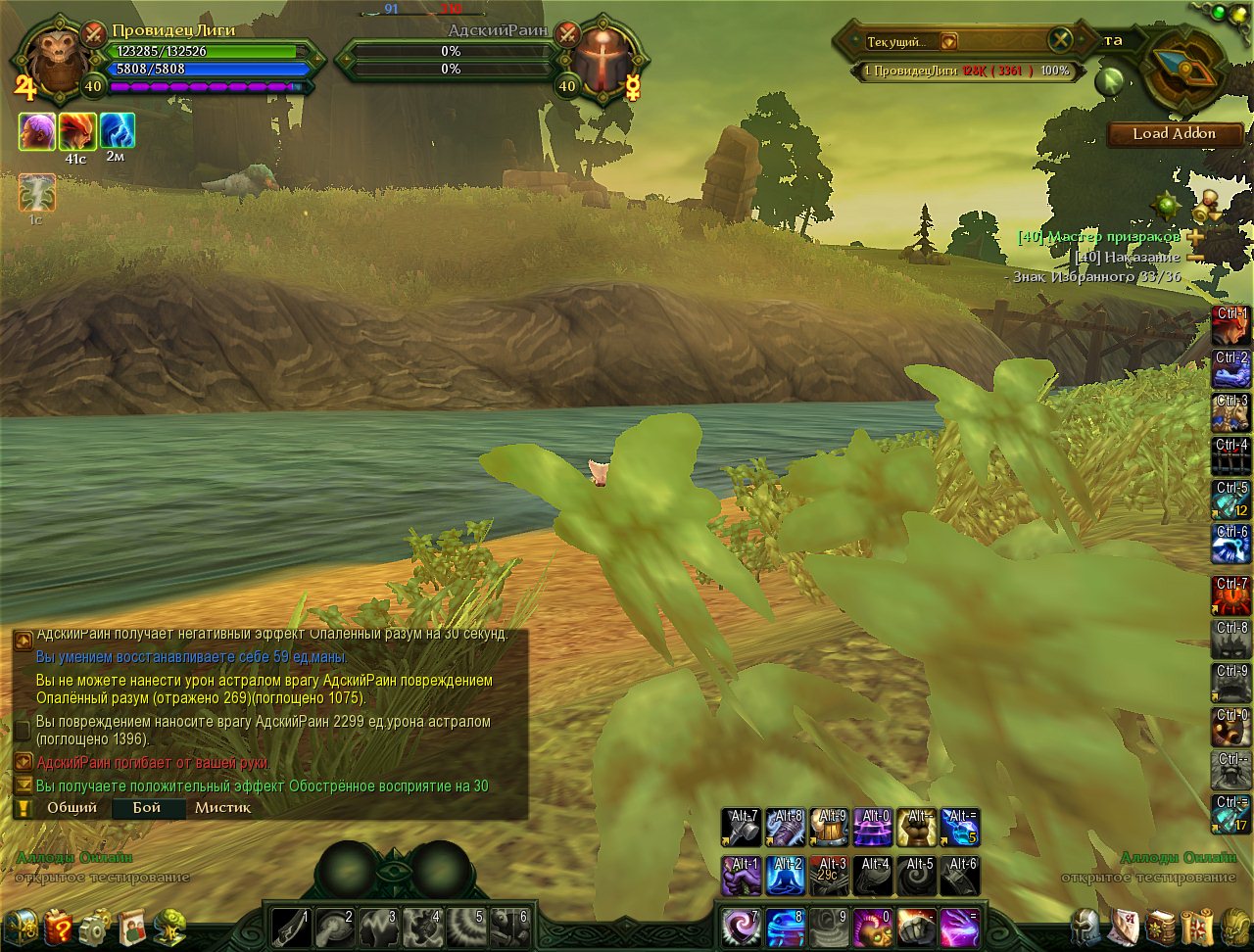Viewport: 1254px width, 952px height.
Task: Click the Load Addon button
Action: click(x=1174, y=134)
